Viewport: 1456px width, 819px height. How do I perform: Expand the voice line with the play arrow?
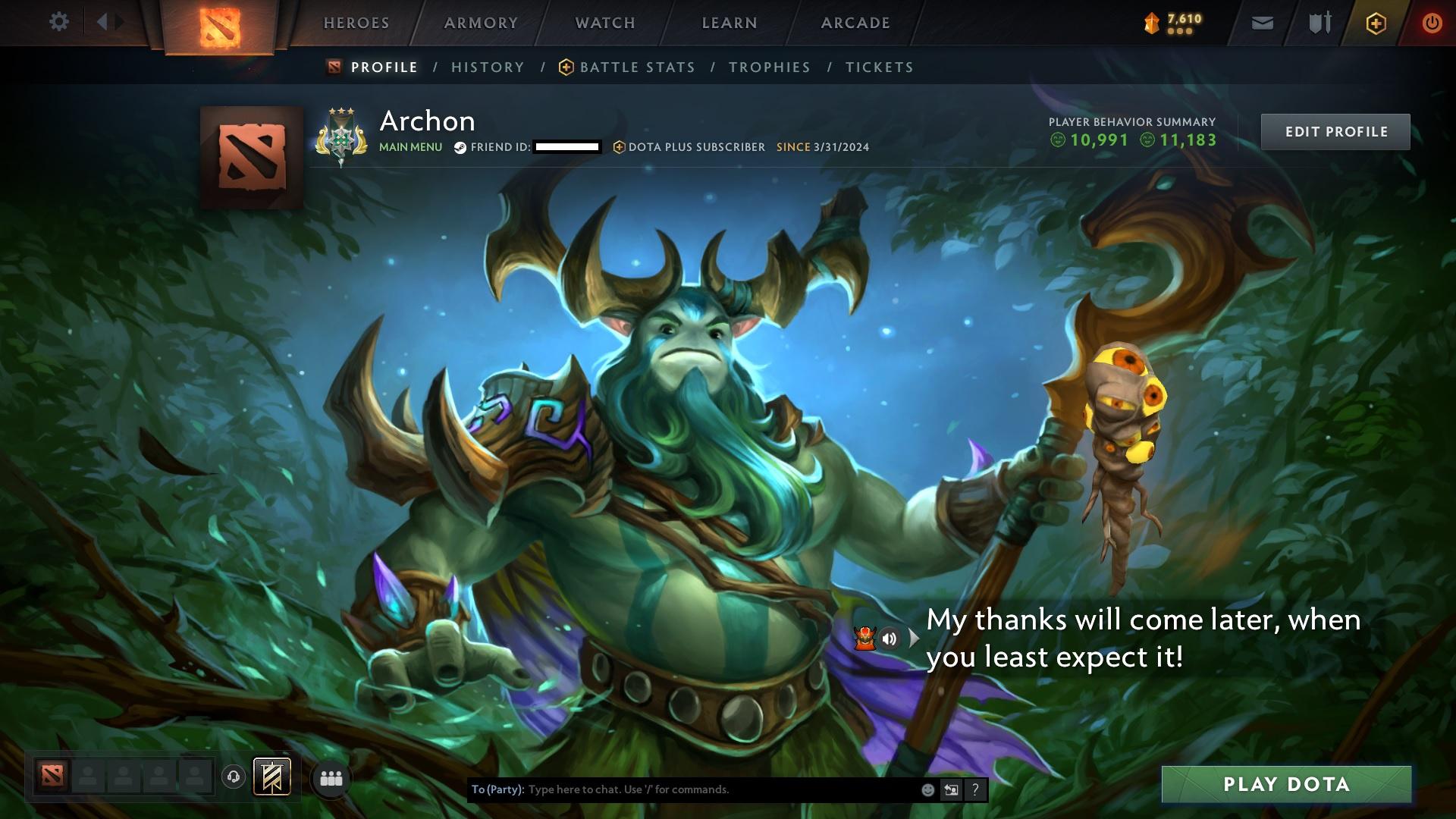[915, 638]
